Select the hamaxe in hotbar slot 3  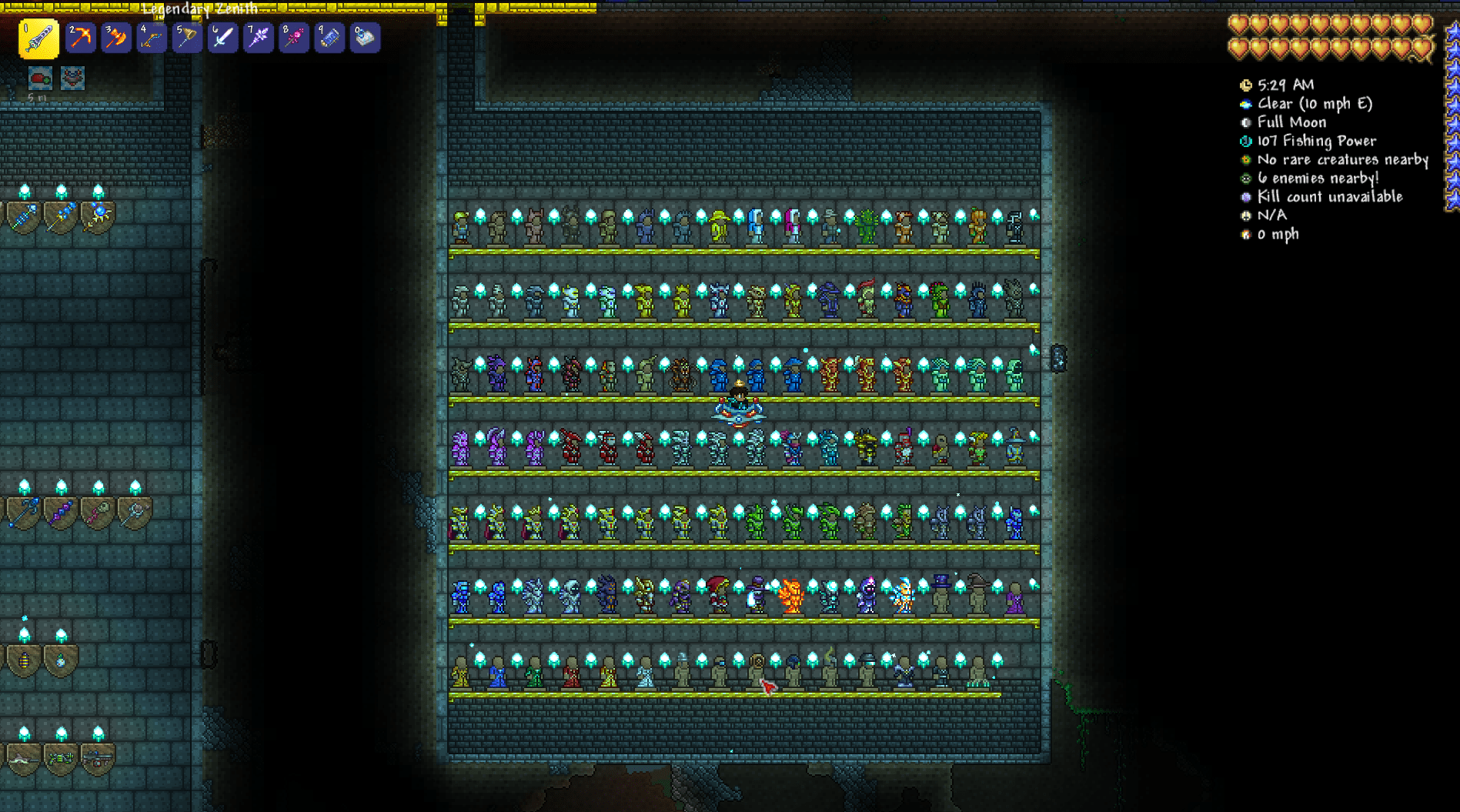click(115, 38)
